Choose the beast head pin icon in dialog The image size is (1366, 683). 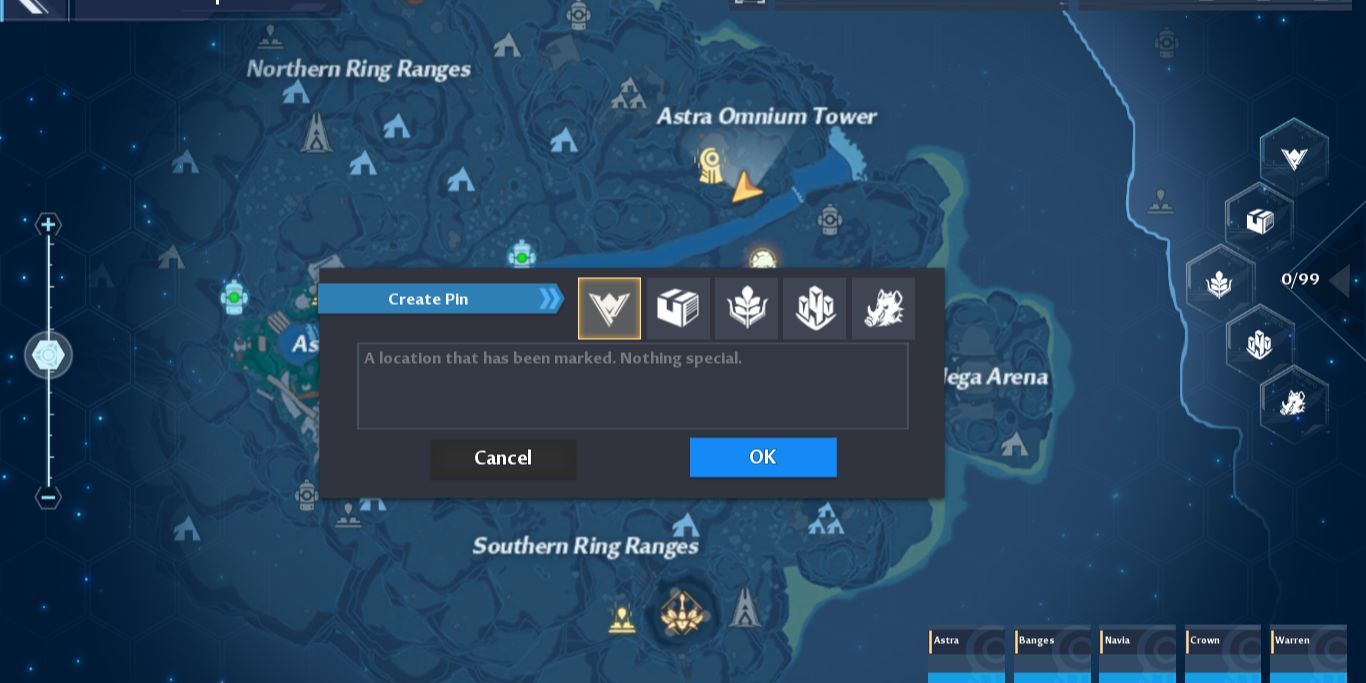click(x=883, y=308)
